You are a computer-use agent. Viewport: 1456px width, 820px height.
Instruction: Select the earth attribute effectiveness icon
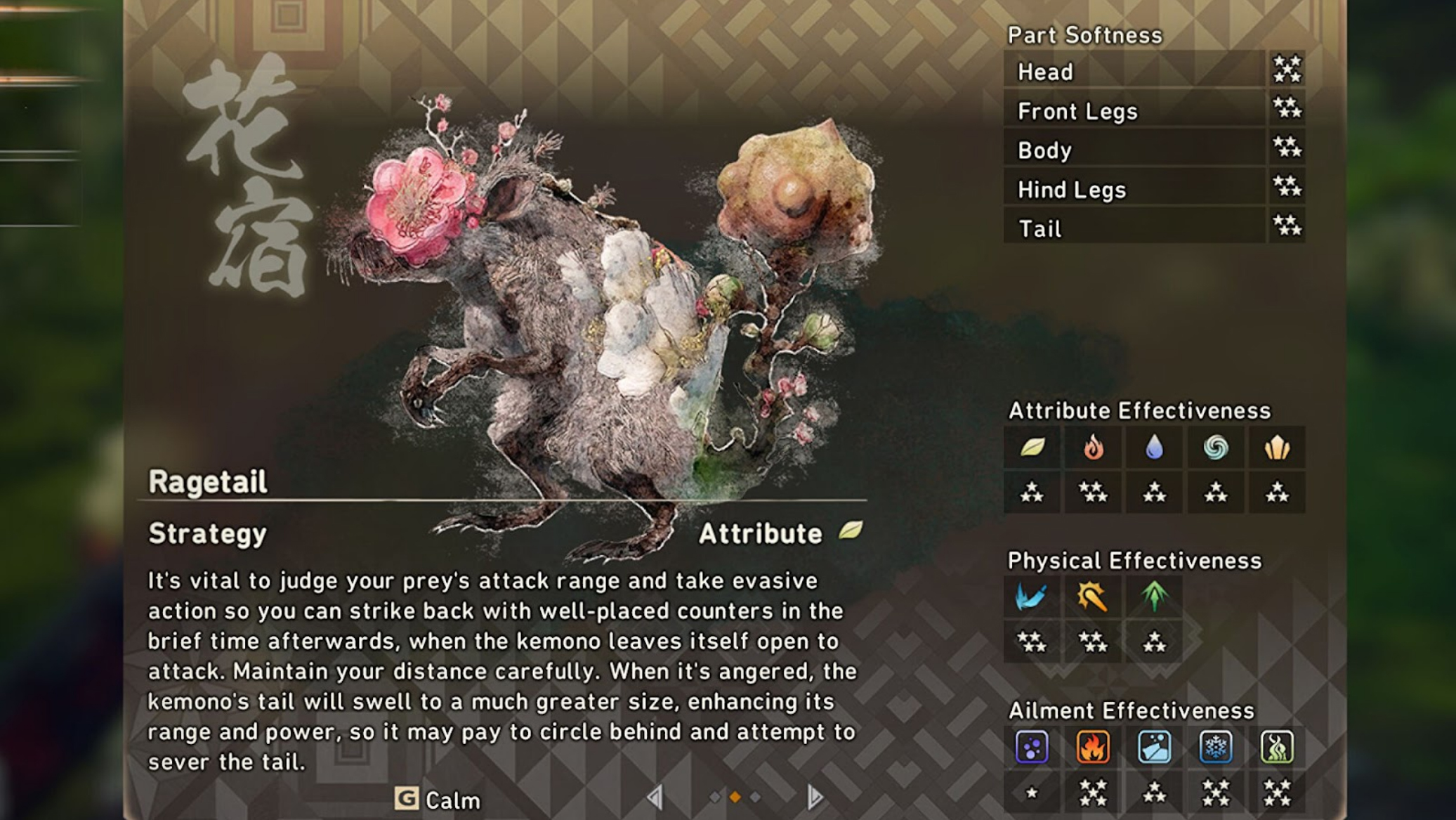1277,448
